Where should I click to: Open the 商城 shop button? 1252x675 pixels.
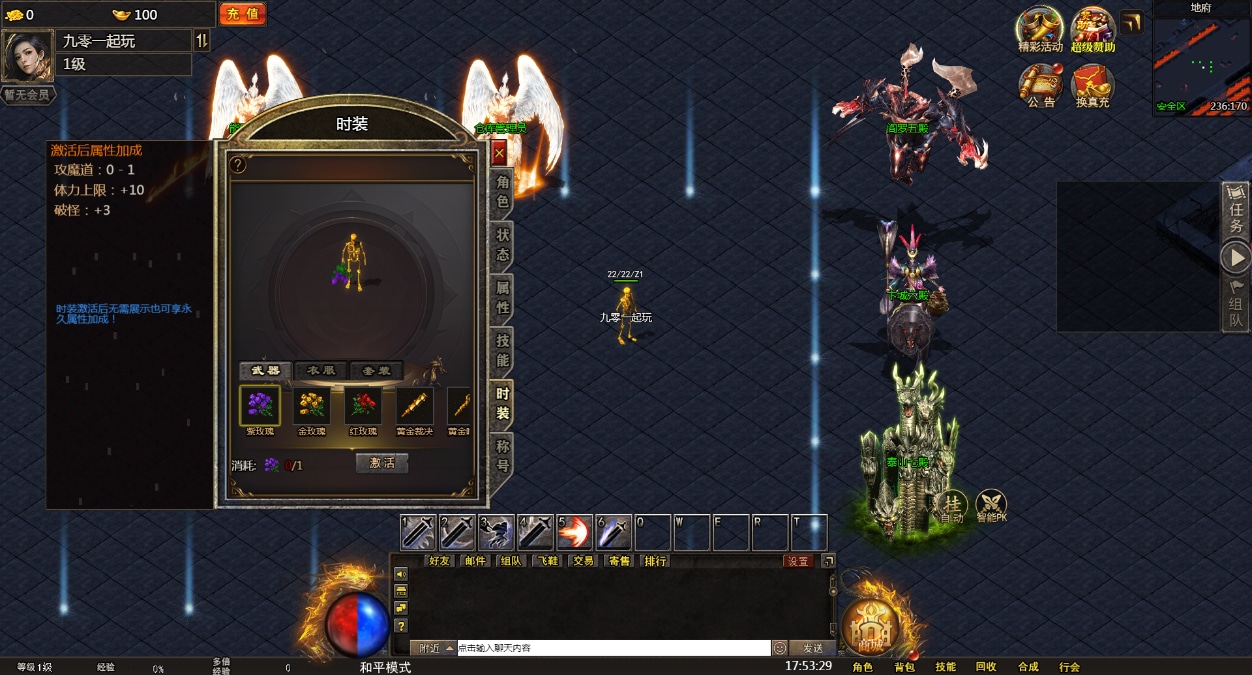(x=871, y=627)
